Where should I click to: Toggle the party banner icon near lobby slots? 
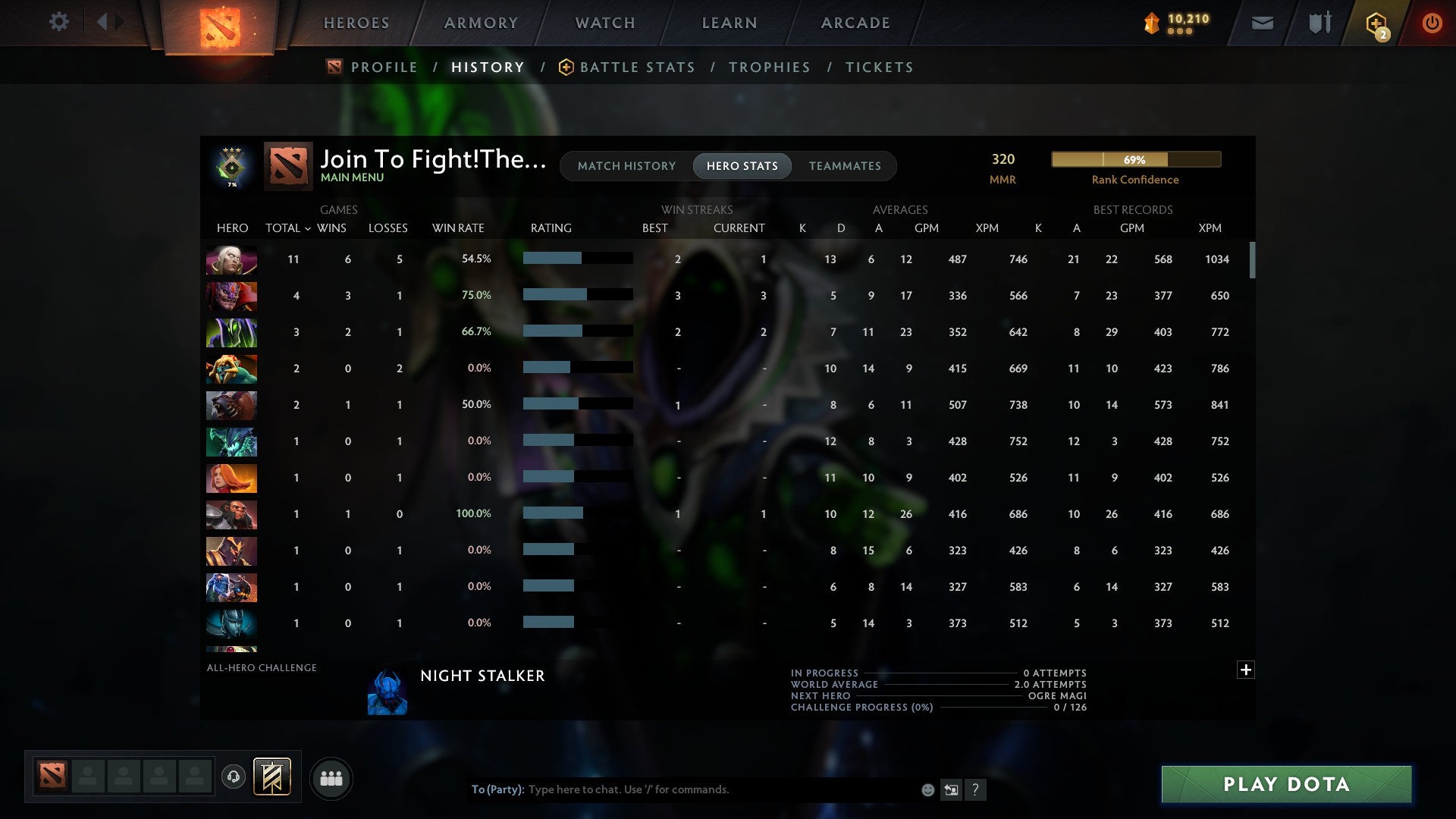pos(271,776)
